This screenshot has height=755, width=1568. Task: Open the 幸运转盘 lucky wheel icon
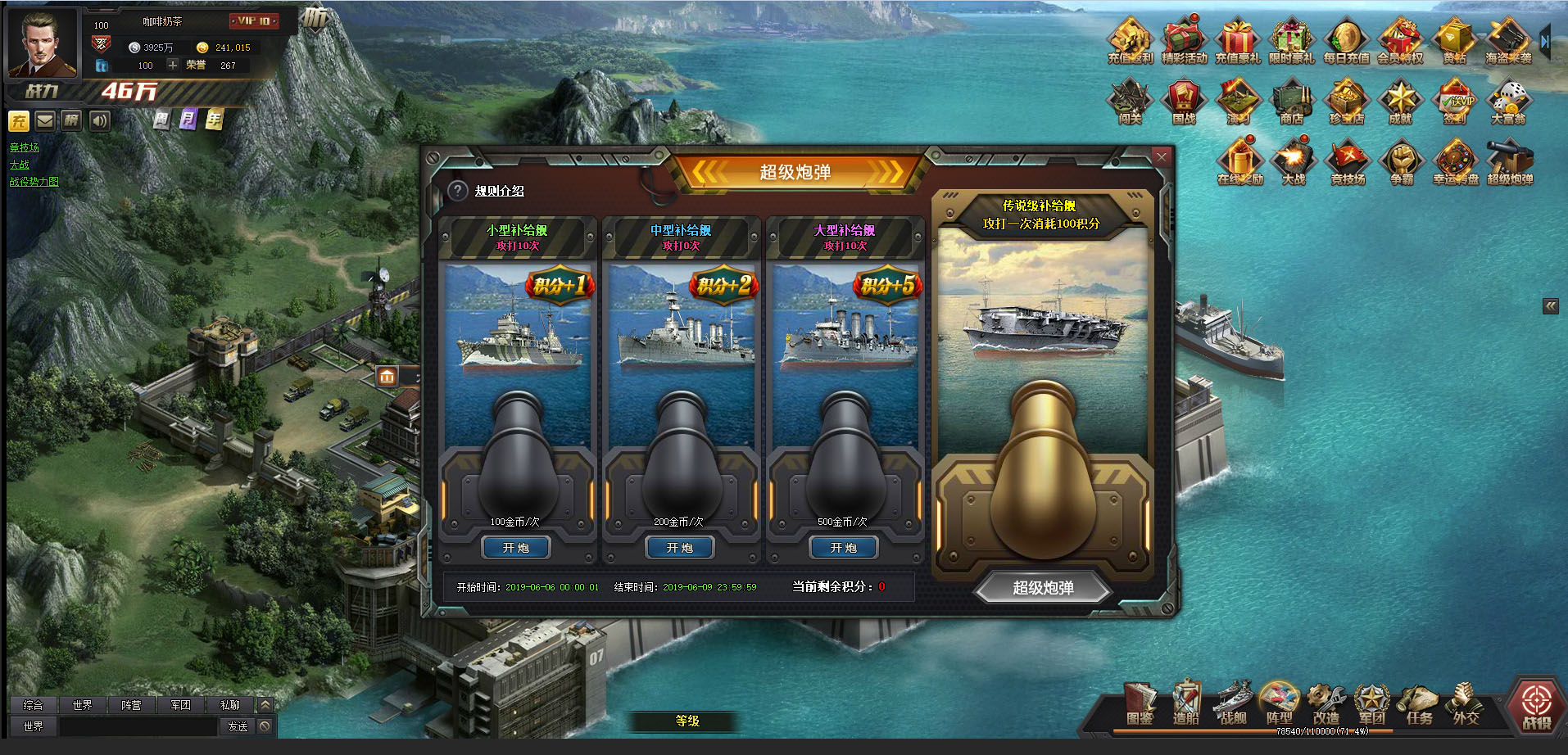[x=1455, y=161]
